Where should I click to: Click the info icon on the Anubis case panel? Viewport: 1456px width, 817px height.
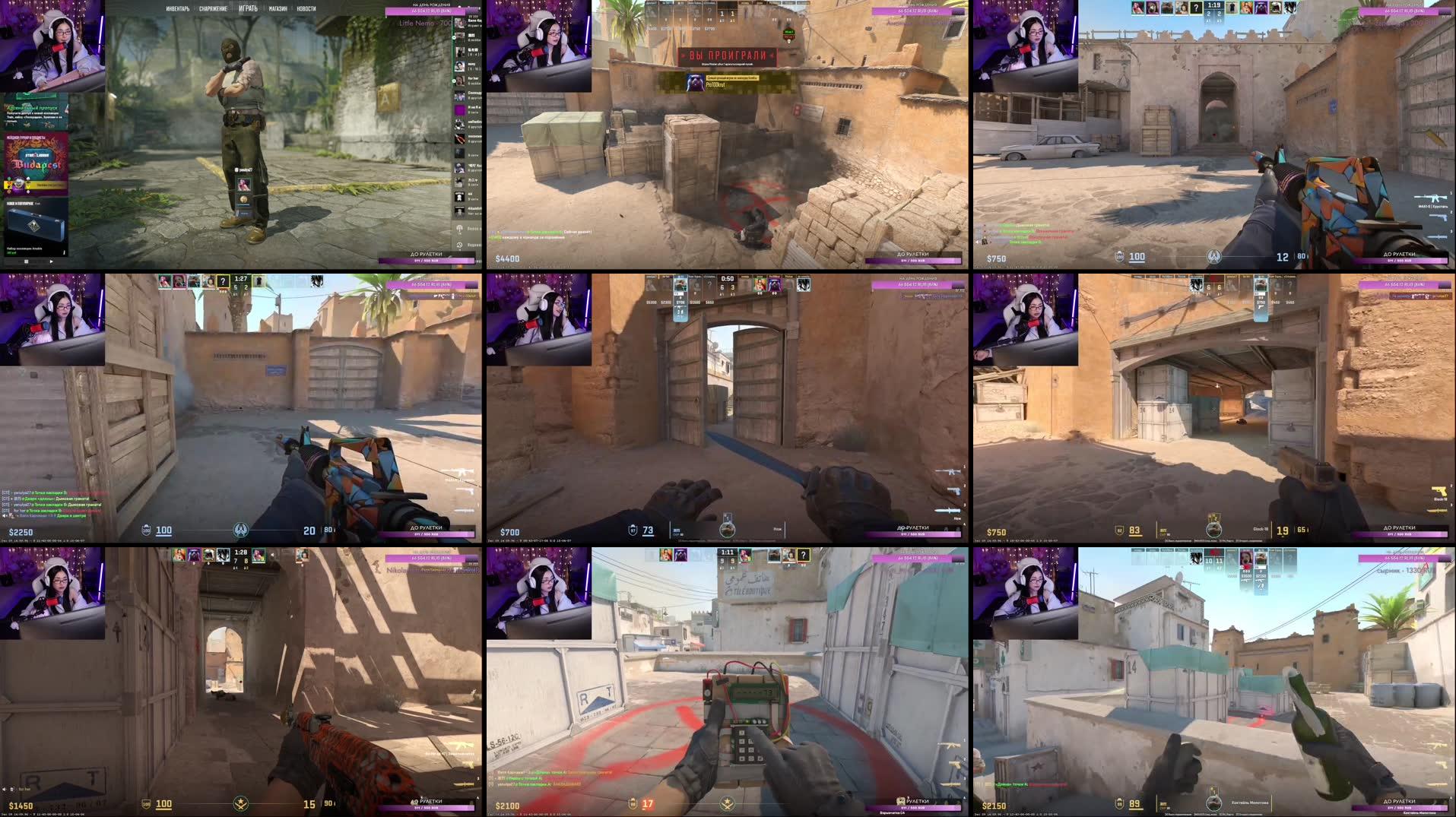(64, 252)
